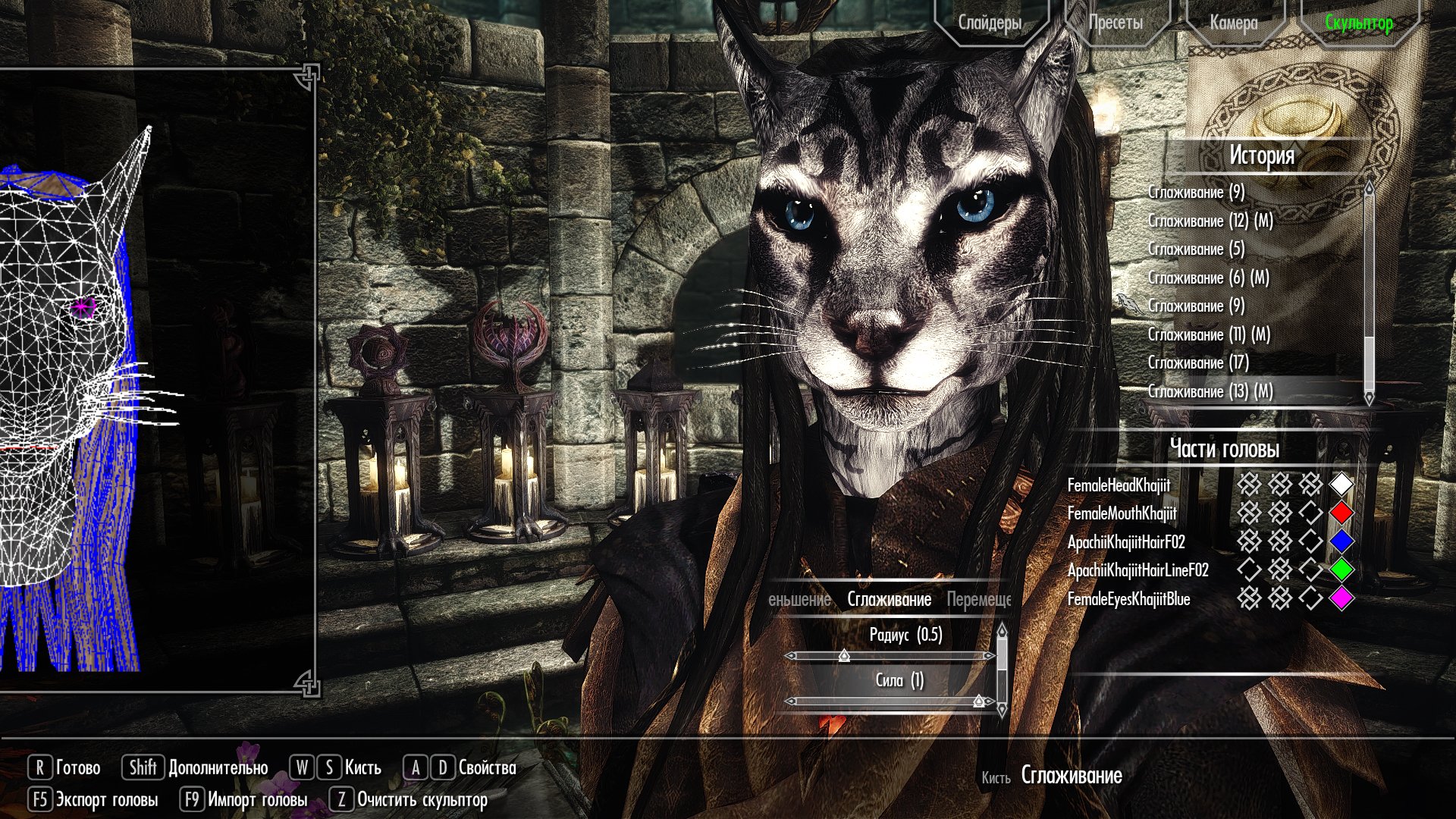Toggle wireframe visibility for FemaleHeadKhajiit first slot
1456x819 pixels.
(x=1250, y=483)
